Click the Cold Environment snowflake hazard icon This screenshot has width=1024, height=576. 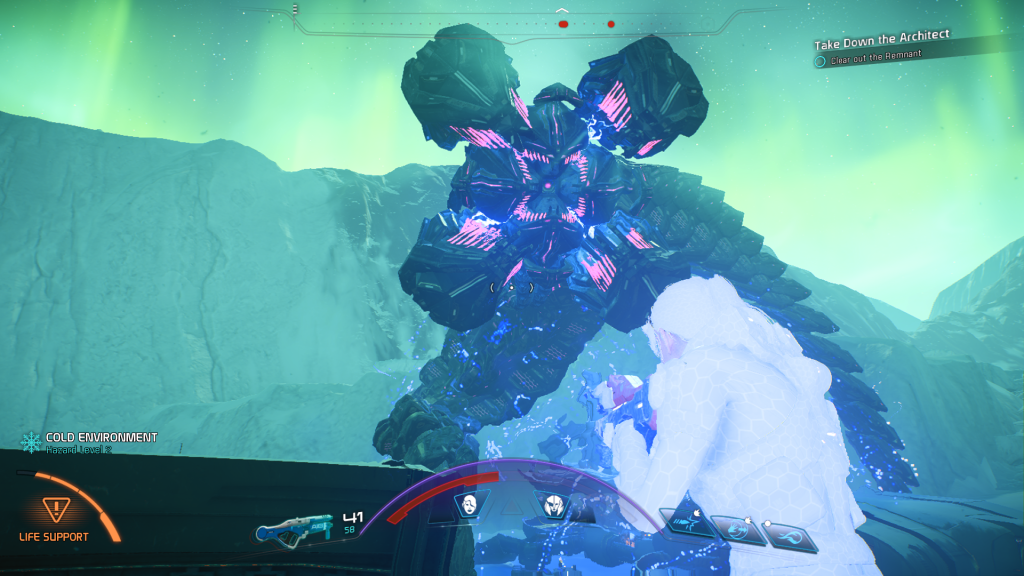click(31, 440)
